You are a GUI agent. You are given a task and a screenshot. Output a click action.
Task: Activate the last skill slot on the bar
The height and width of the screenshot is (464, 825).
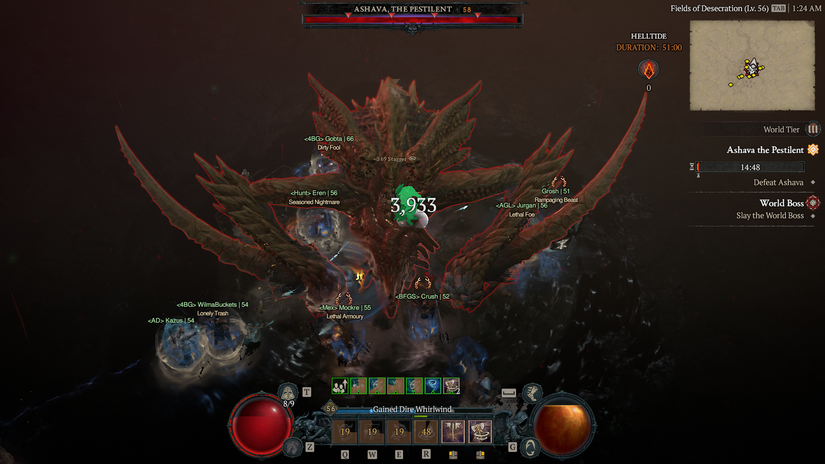[481, 432]
